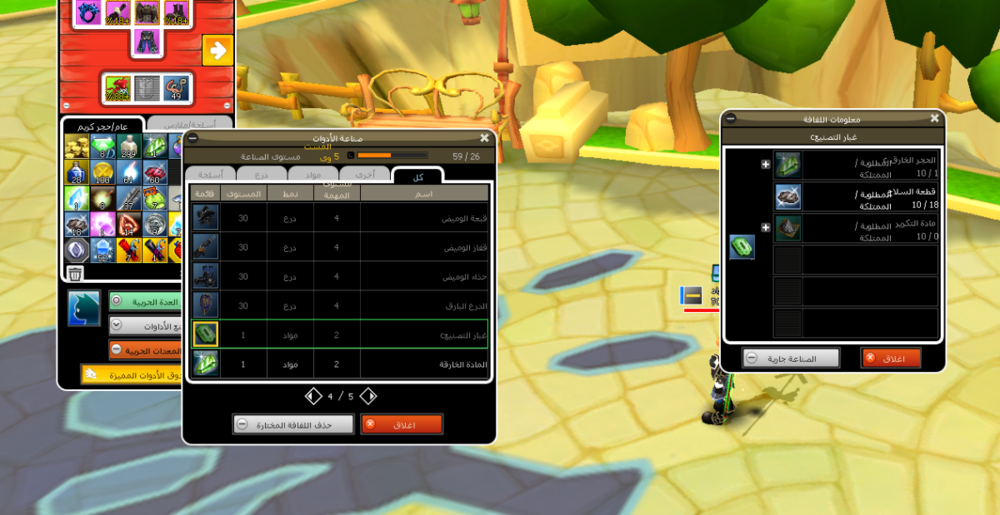The image size is (1000, 515).
Task: Select the قطعة السلاح material slot
Action: click(788, 197)
